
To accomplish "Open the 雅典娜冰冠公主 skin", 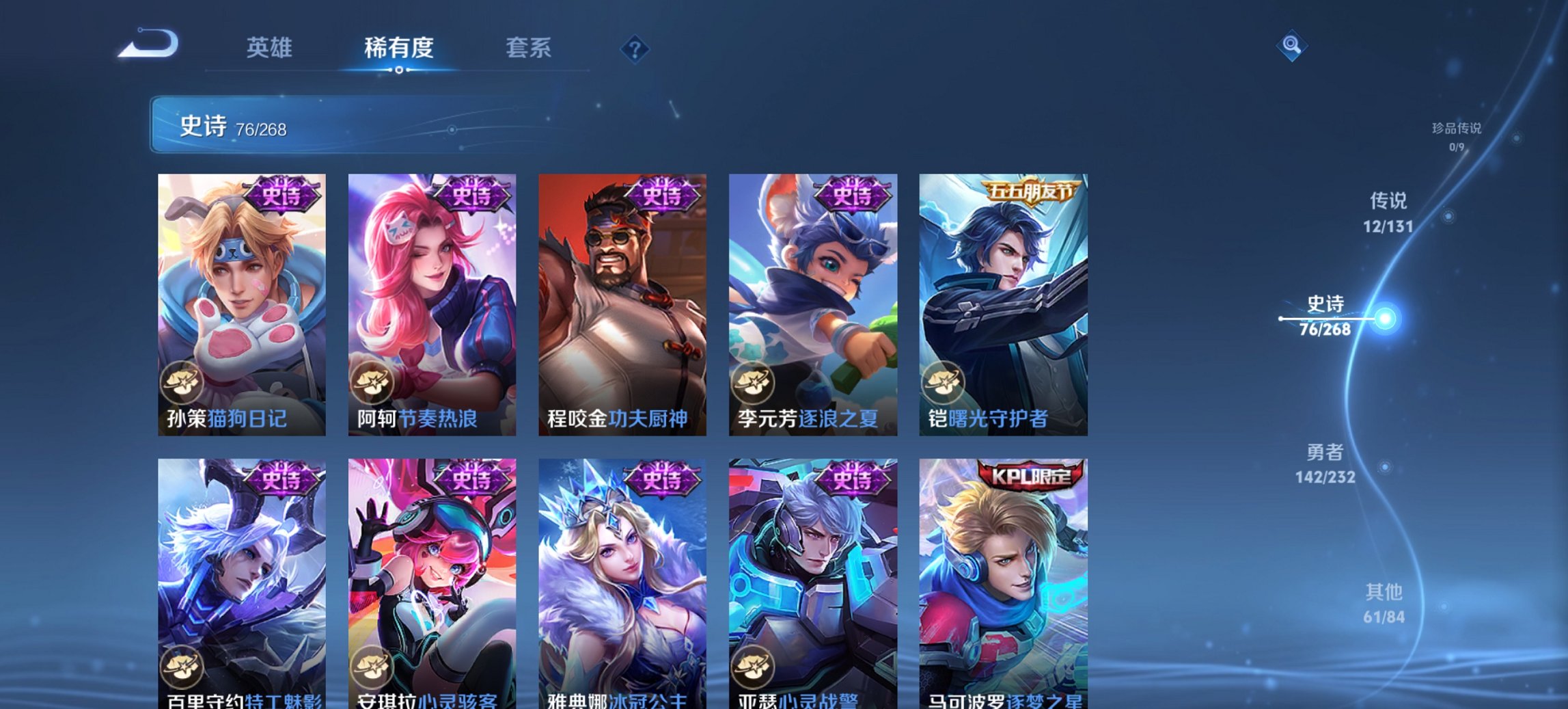I will pos(622,581).
